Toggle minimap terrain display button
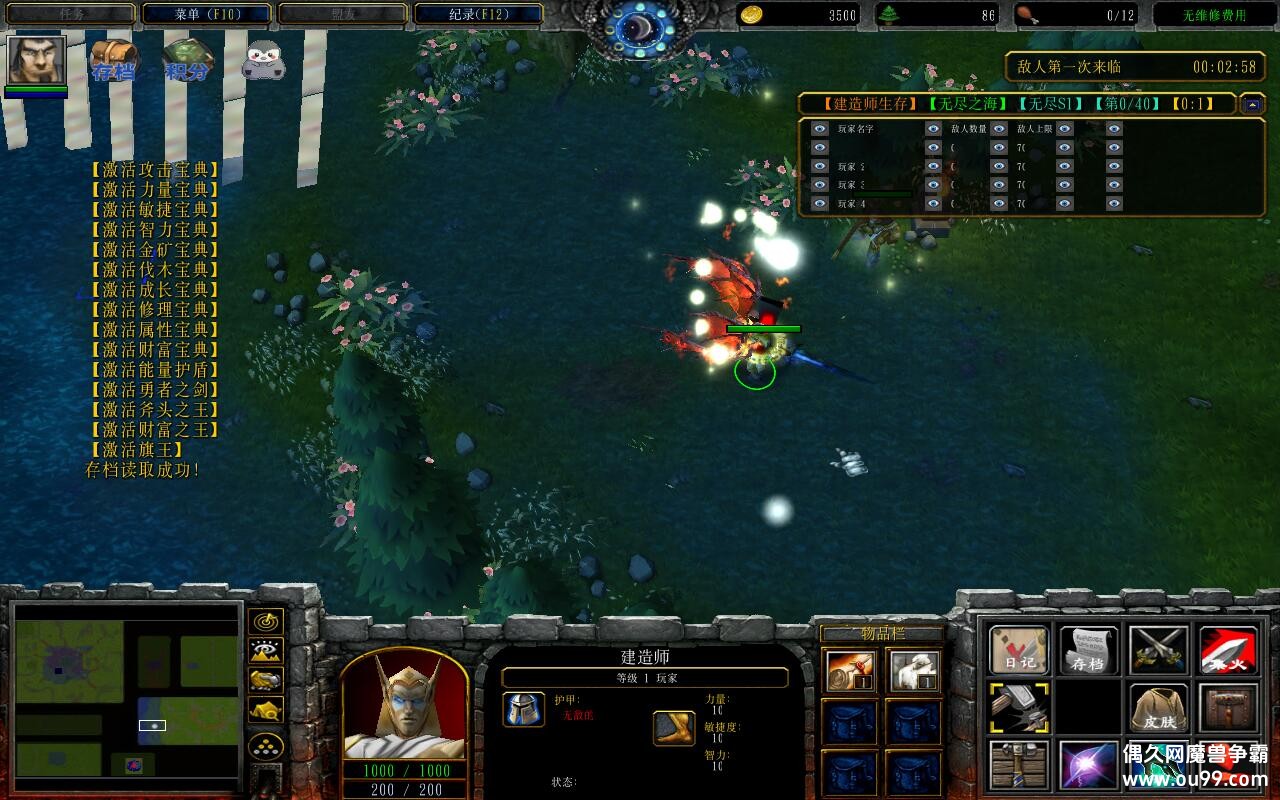The height and width of the screenshot is (800, 1280). (x=265, y=652)
